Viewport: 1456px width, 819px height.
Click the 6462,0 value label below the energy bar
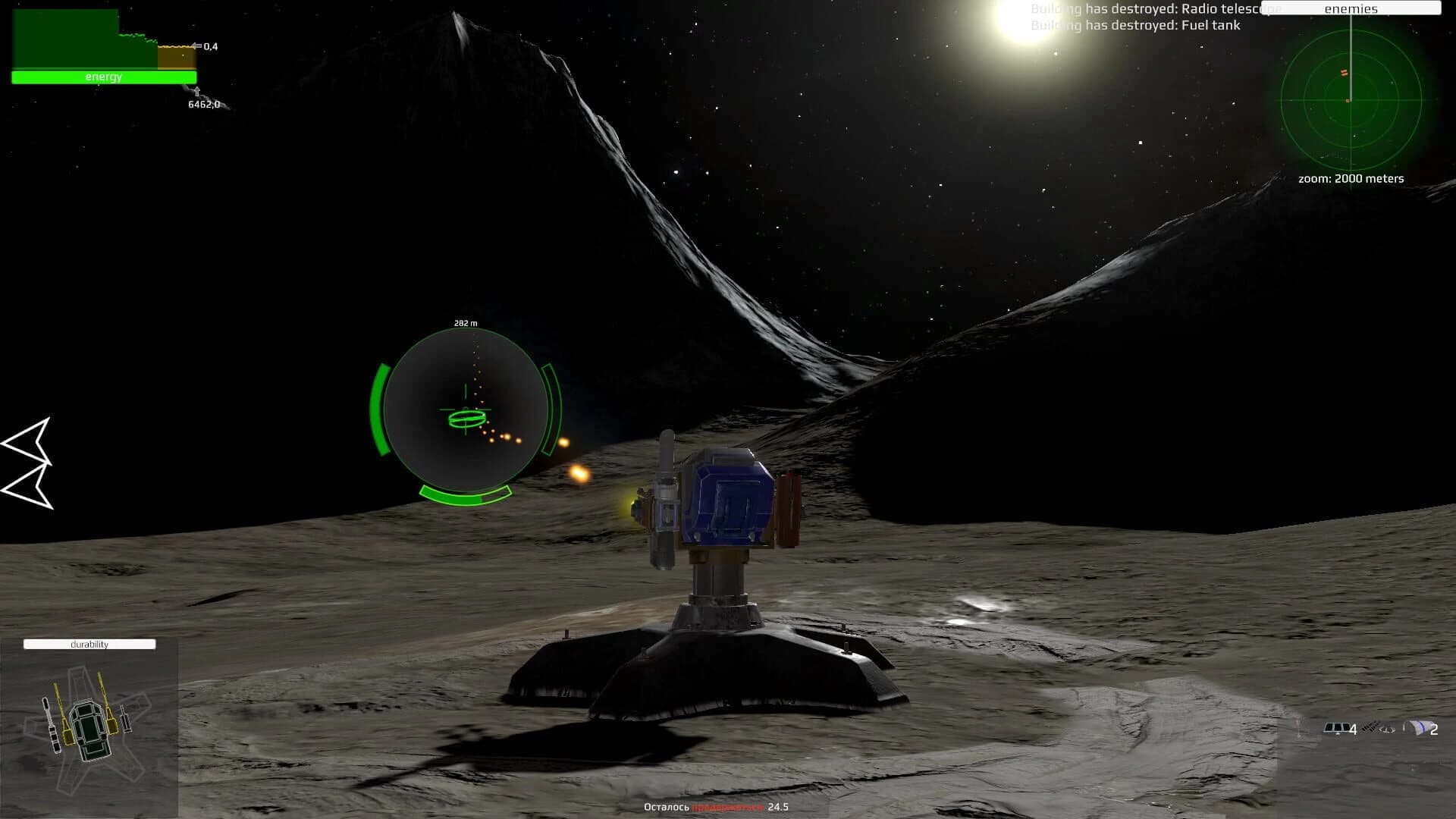(203, 104)
